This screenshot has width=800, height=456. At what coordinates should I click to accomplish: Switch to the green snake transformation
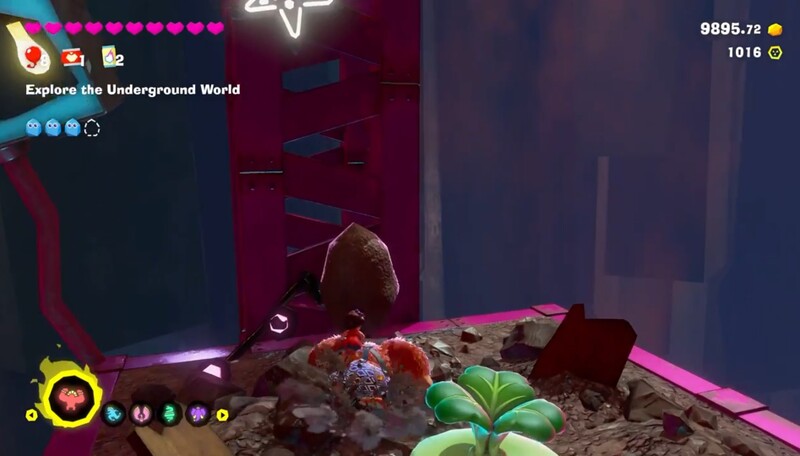[168, 414]
